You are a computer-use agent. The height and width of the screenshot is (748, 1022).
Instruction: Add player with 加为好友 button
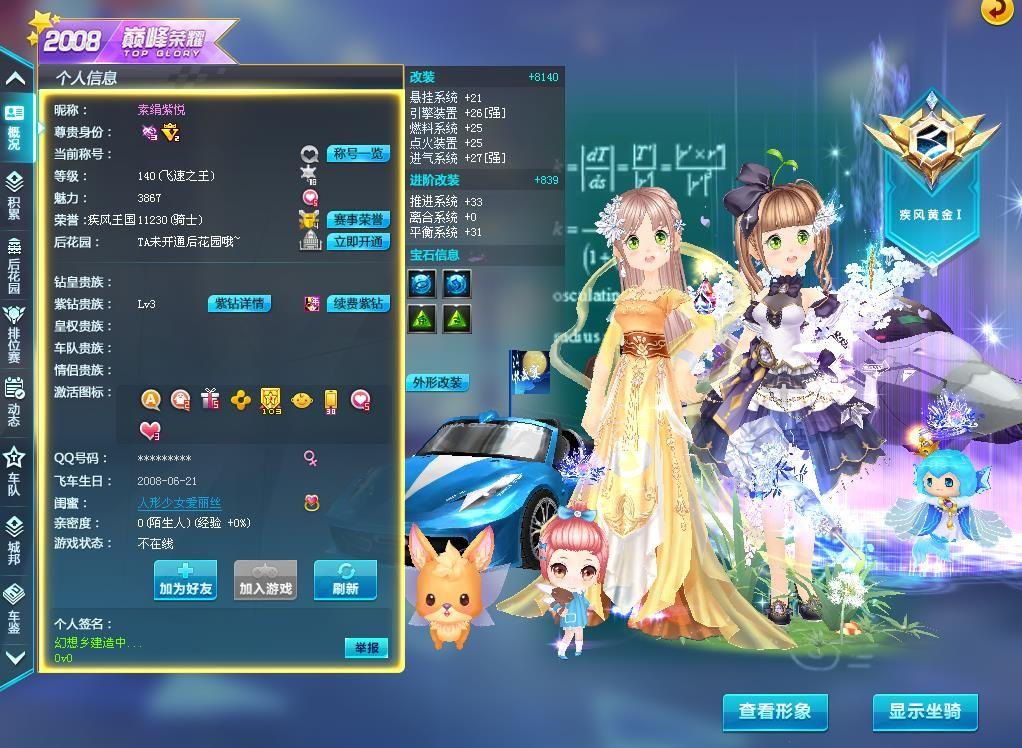pyautogui.click(x=186, y=580)
